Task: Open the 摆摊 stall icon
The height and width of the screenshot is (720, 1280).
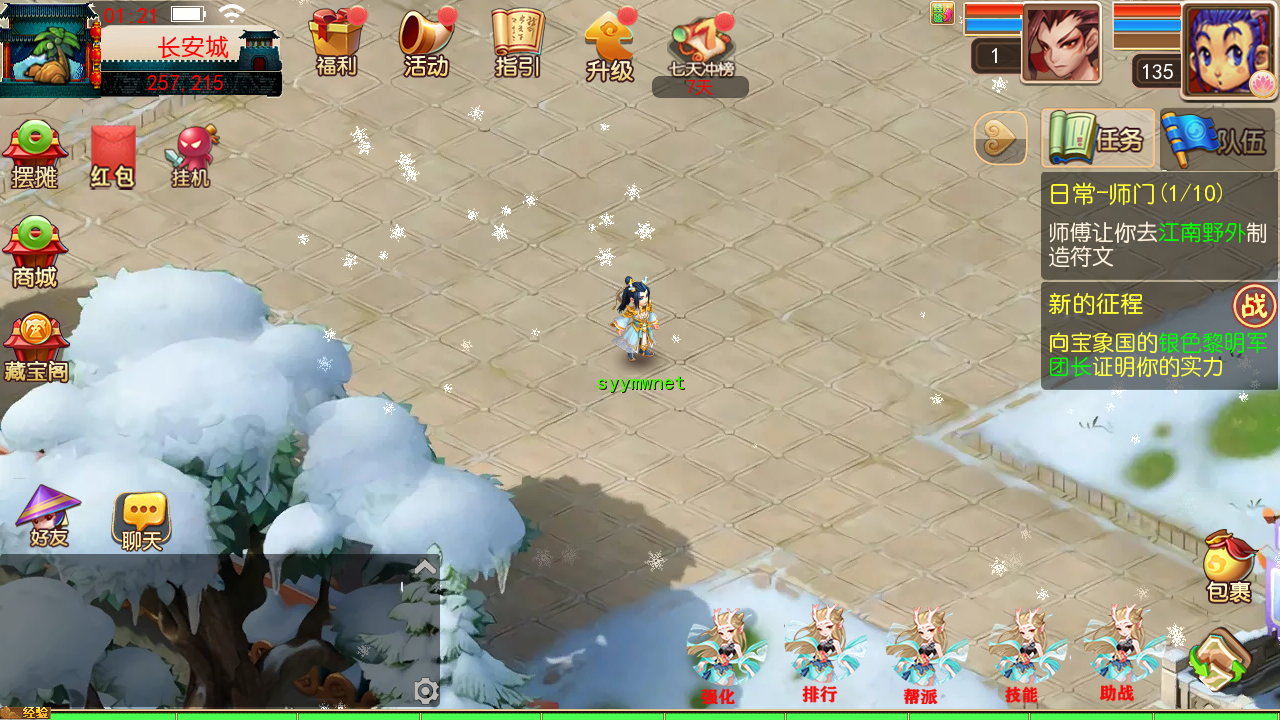Action: 35,156
